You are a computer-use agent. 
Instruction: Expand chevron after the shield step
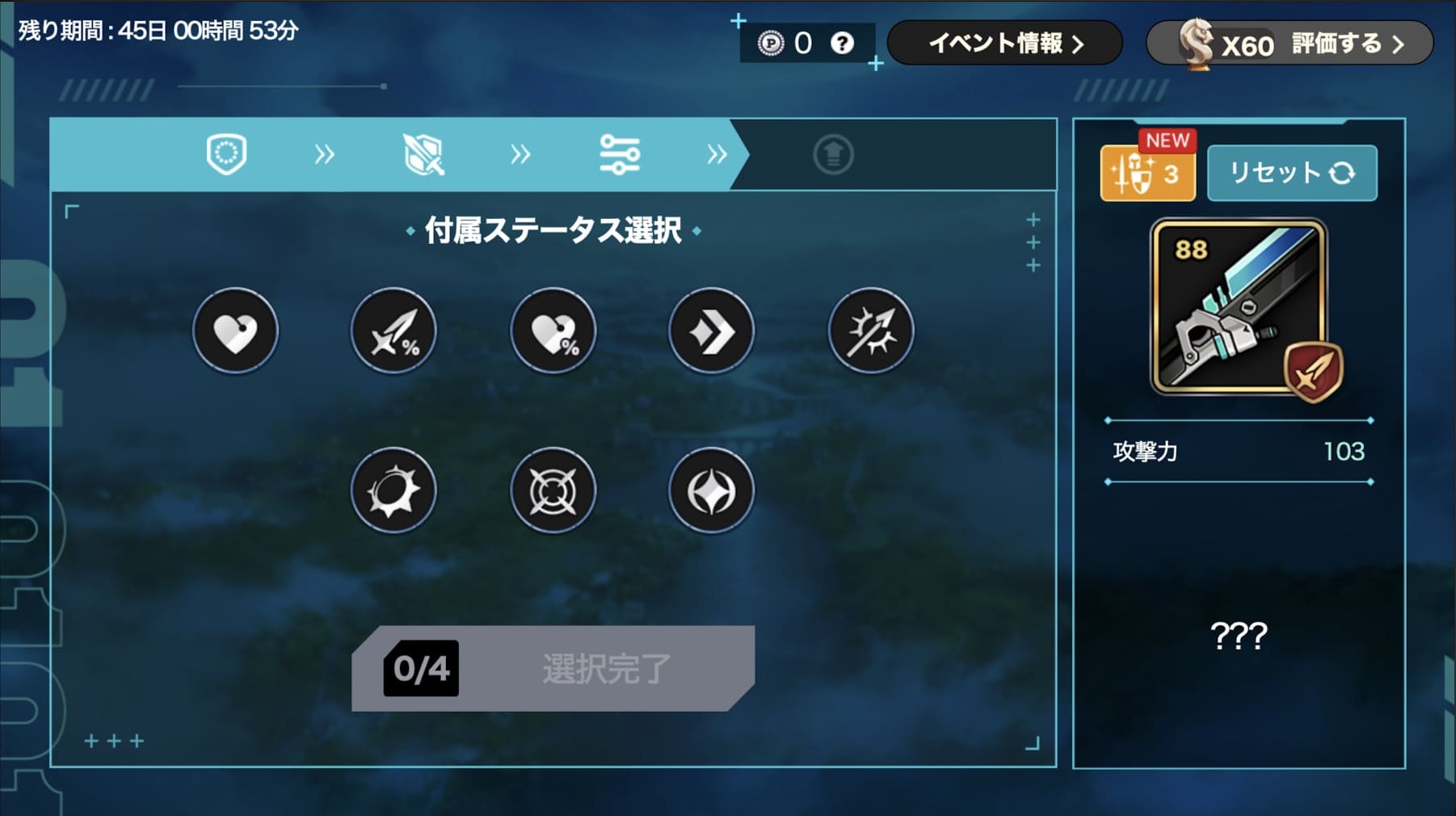325,155
